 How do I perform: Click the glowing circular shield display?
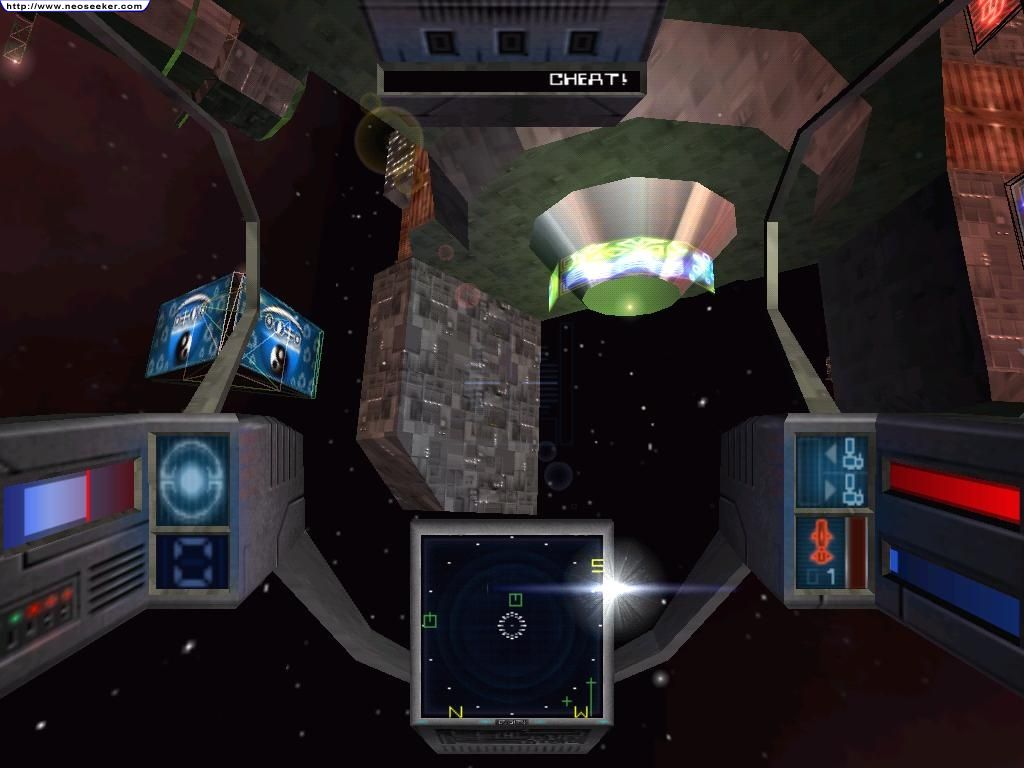[190, 478]
